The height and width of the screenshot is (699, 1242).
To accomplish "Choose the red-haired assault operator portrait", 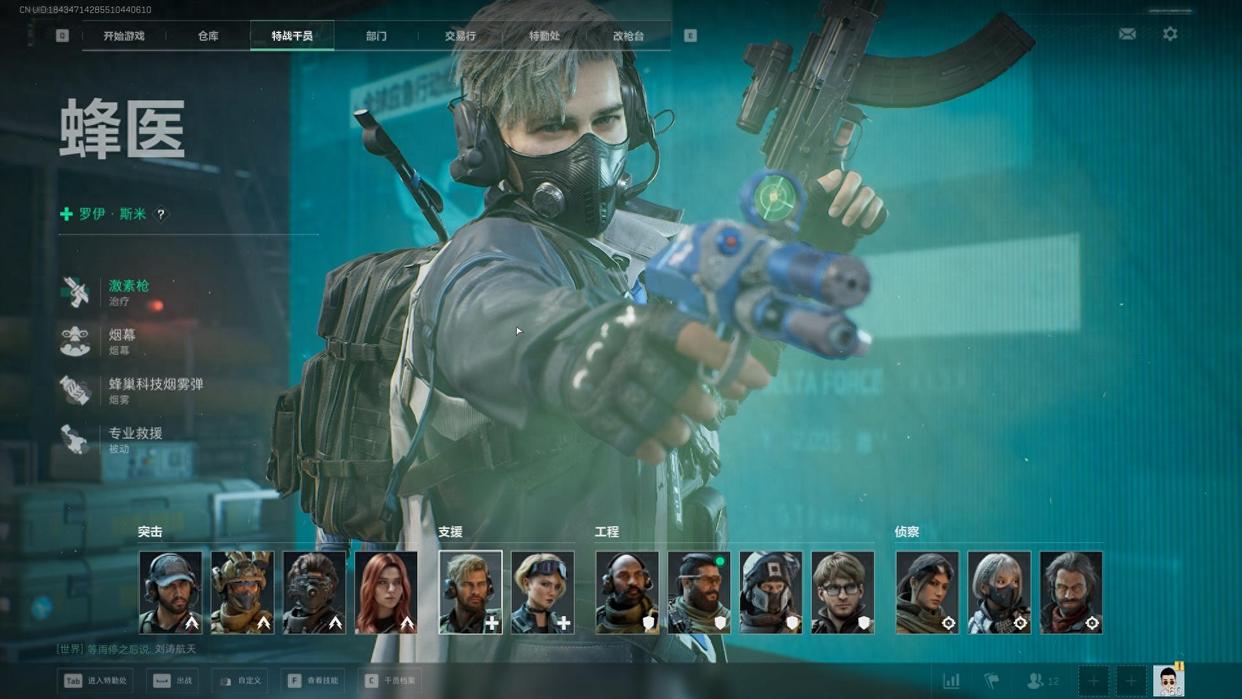I will 386,592.
